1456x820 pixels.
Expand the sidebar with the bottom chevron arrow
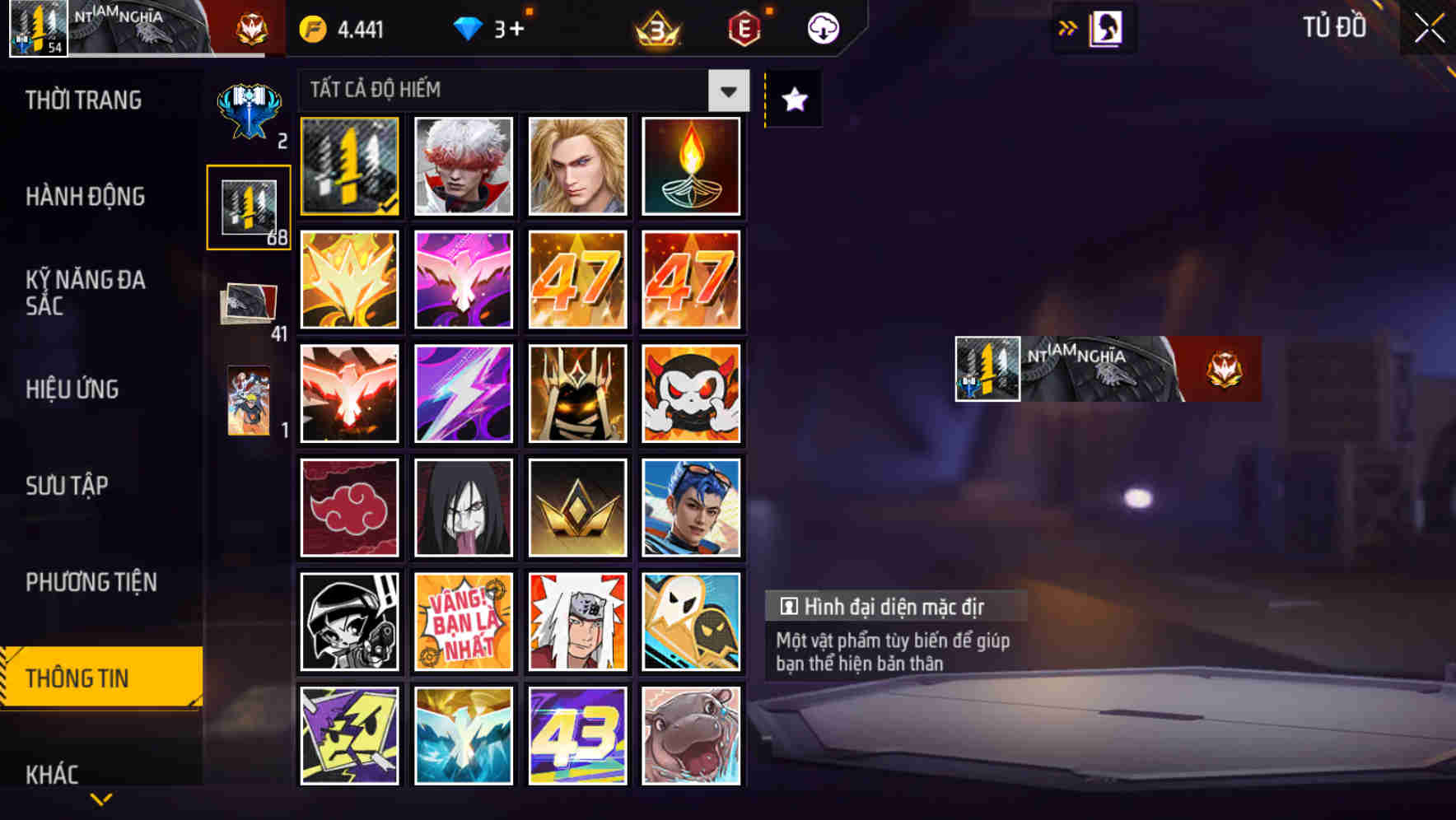[100, 799]
